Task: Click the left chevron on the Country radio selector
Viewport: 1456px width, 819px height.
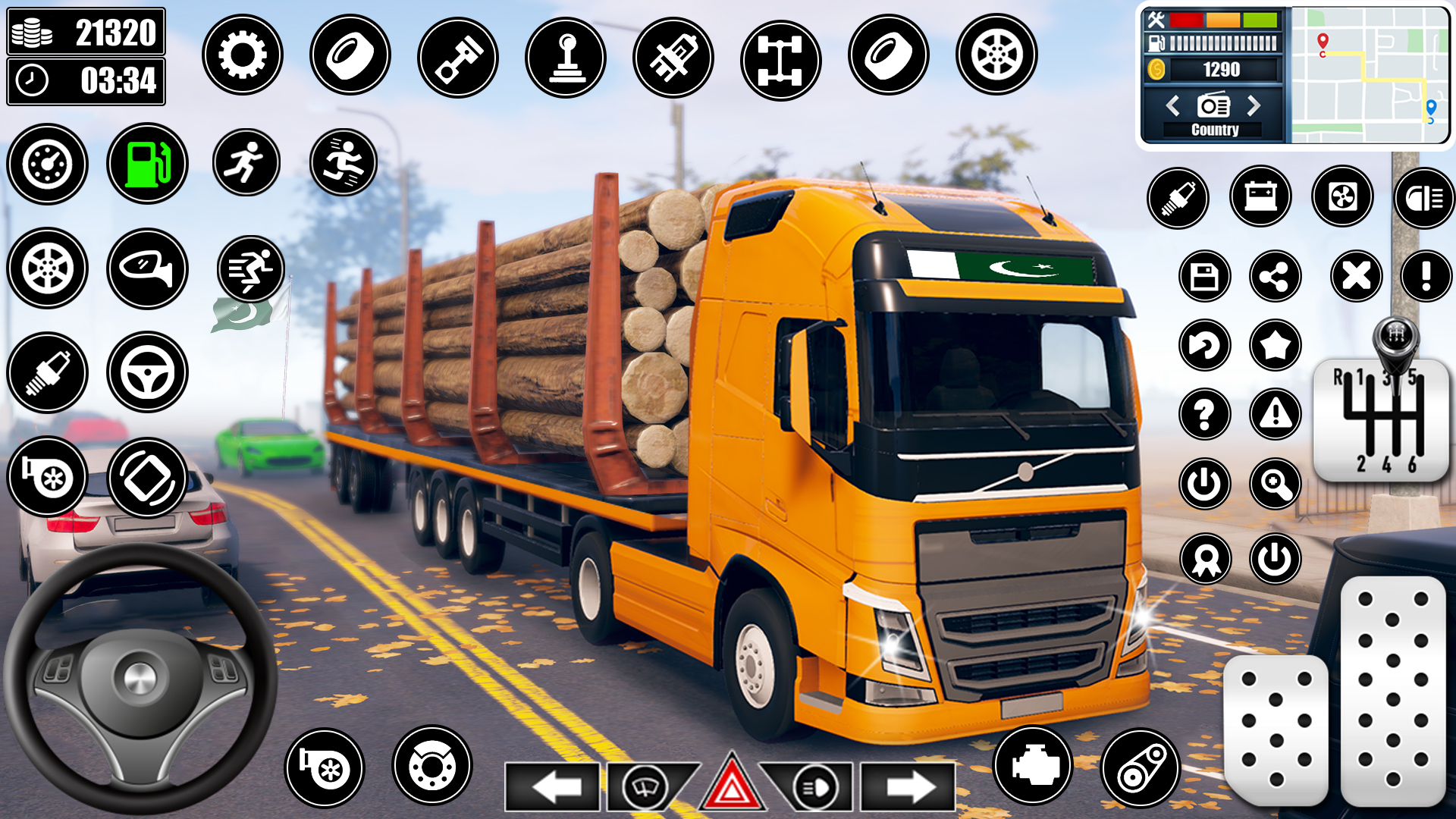Action: tap(1175, 106)
